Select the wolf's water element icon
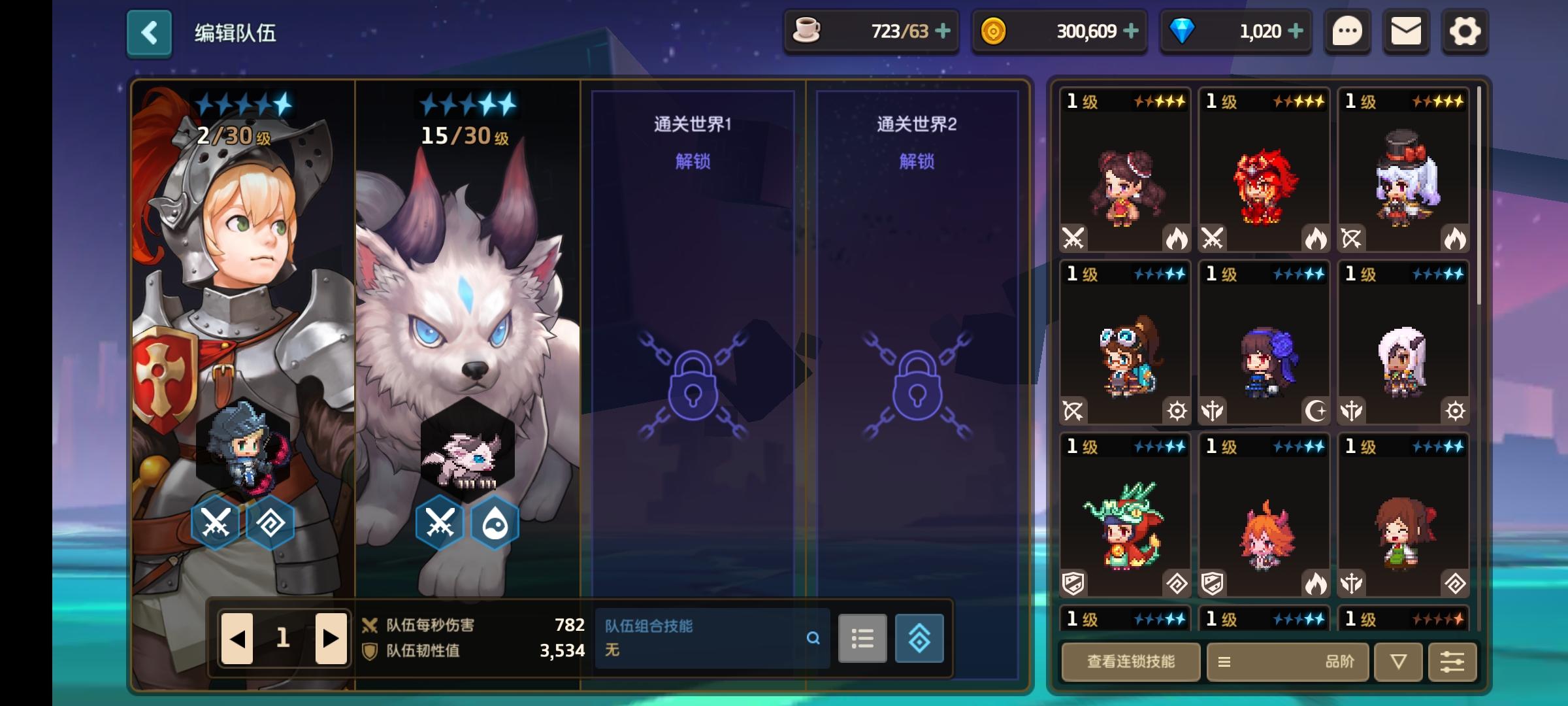This screenshot has height=706, width=1568. tap(493, 522)
